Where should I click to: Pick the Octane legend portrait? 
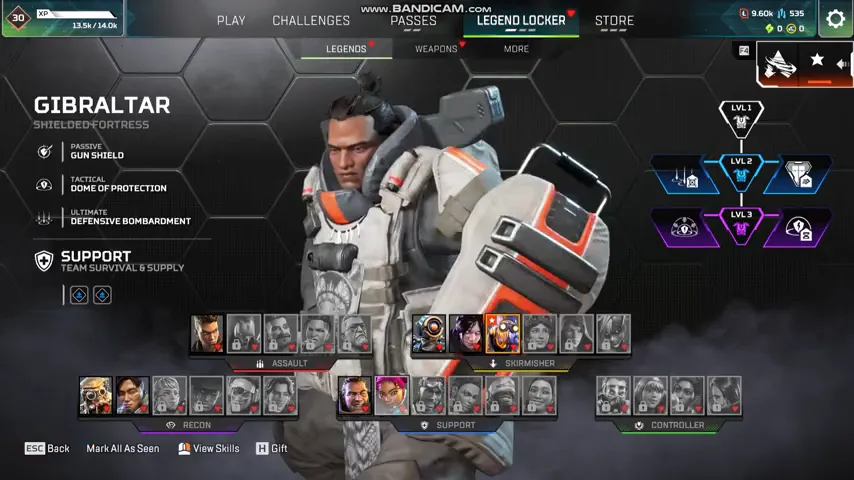point(502,334)
